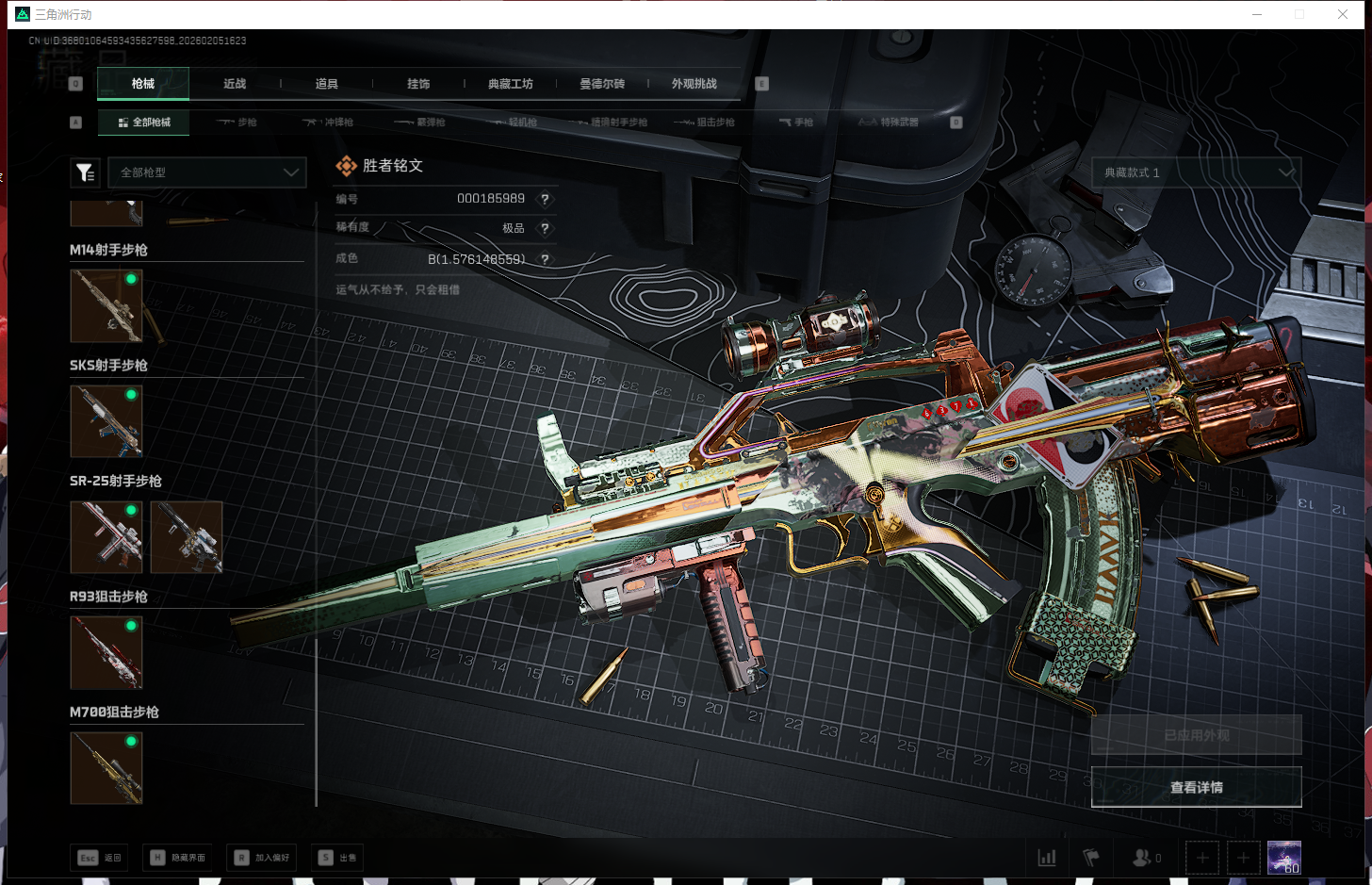Open the 曼德尔砖 tab
This screenshot has height=885, width=1372.
coord(602,84)
